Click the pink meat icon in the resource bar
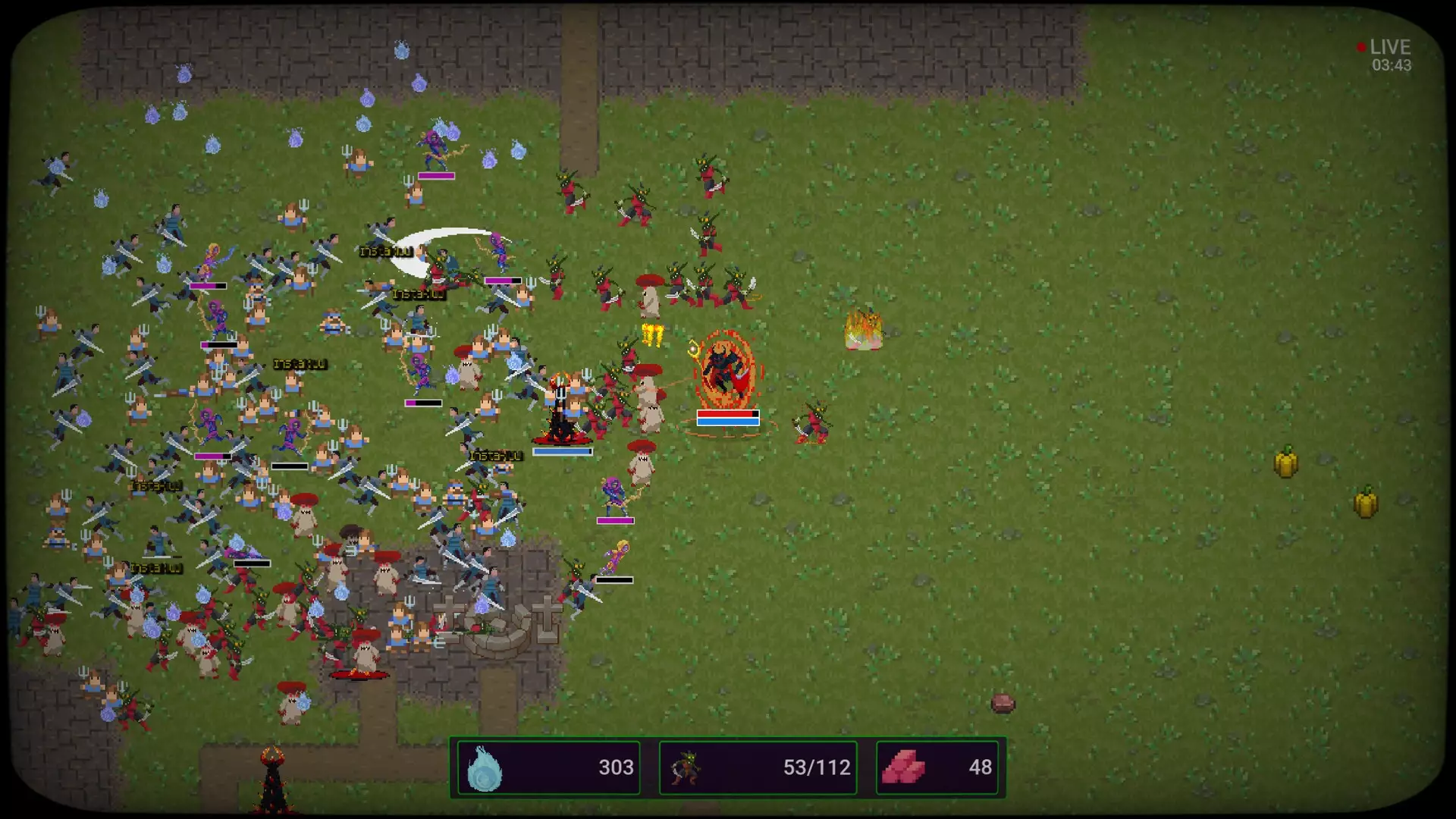The image size is (1456, 819). tap(904, 767)
